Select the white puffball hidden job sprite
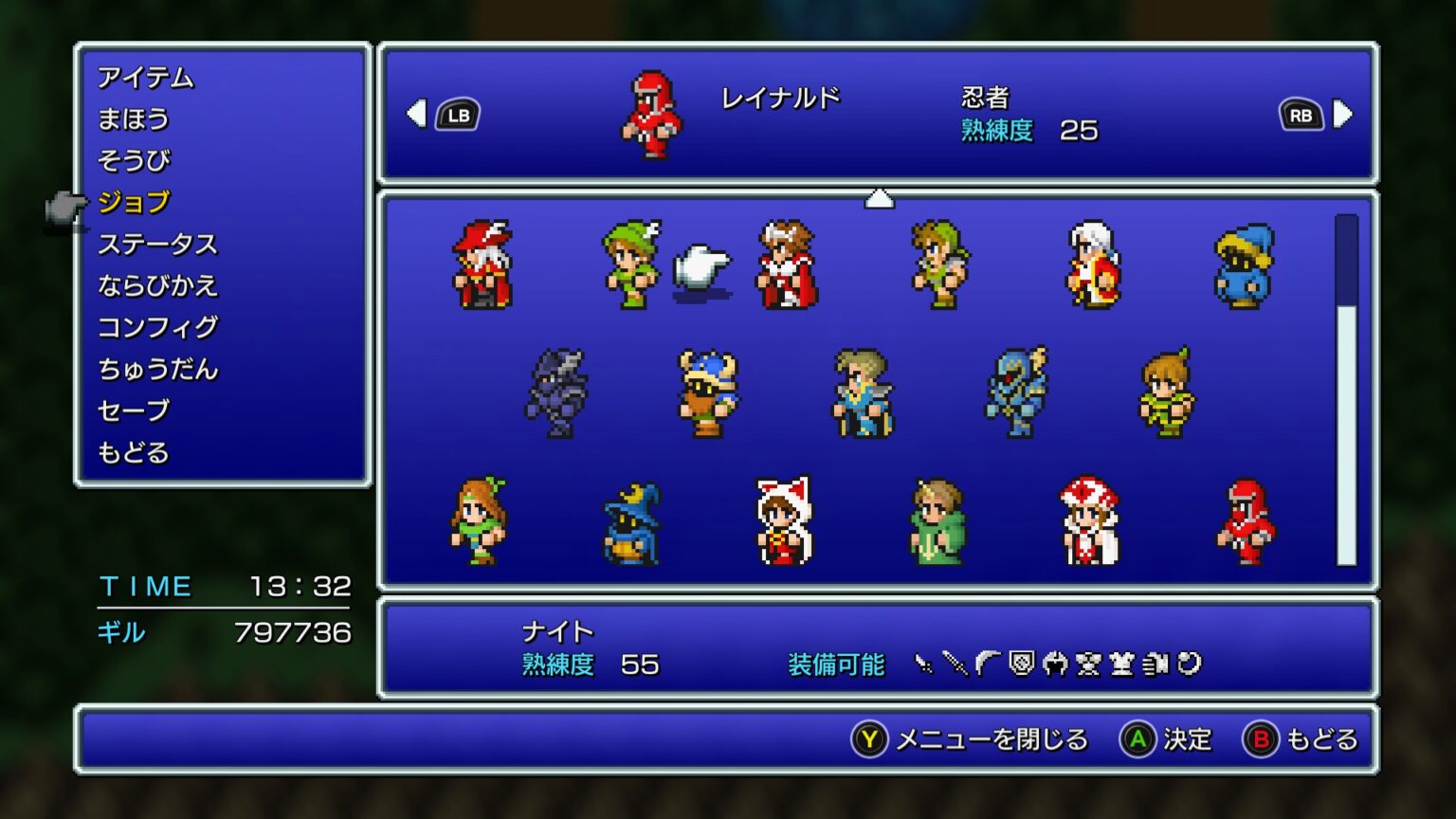Screen dimensions: 1456x819 pyautogui.click(x=701, y=270)
